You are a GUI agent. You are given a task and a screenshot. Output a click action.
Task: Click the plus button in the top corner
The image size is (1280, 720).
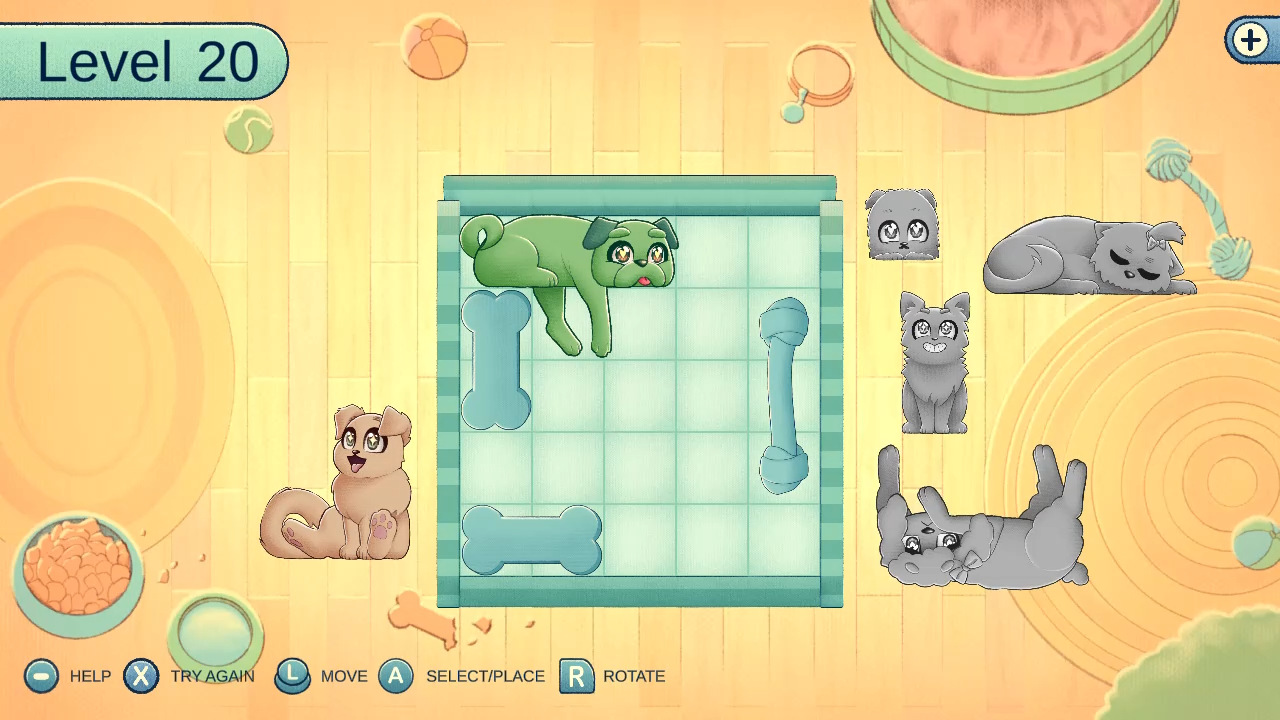click(1250, 41)
